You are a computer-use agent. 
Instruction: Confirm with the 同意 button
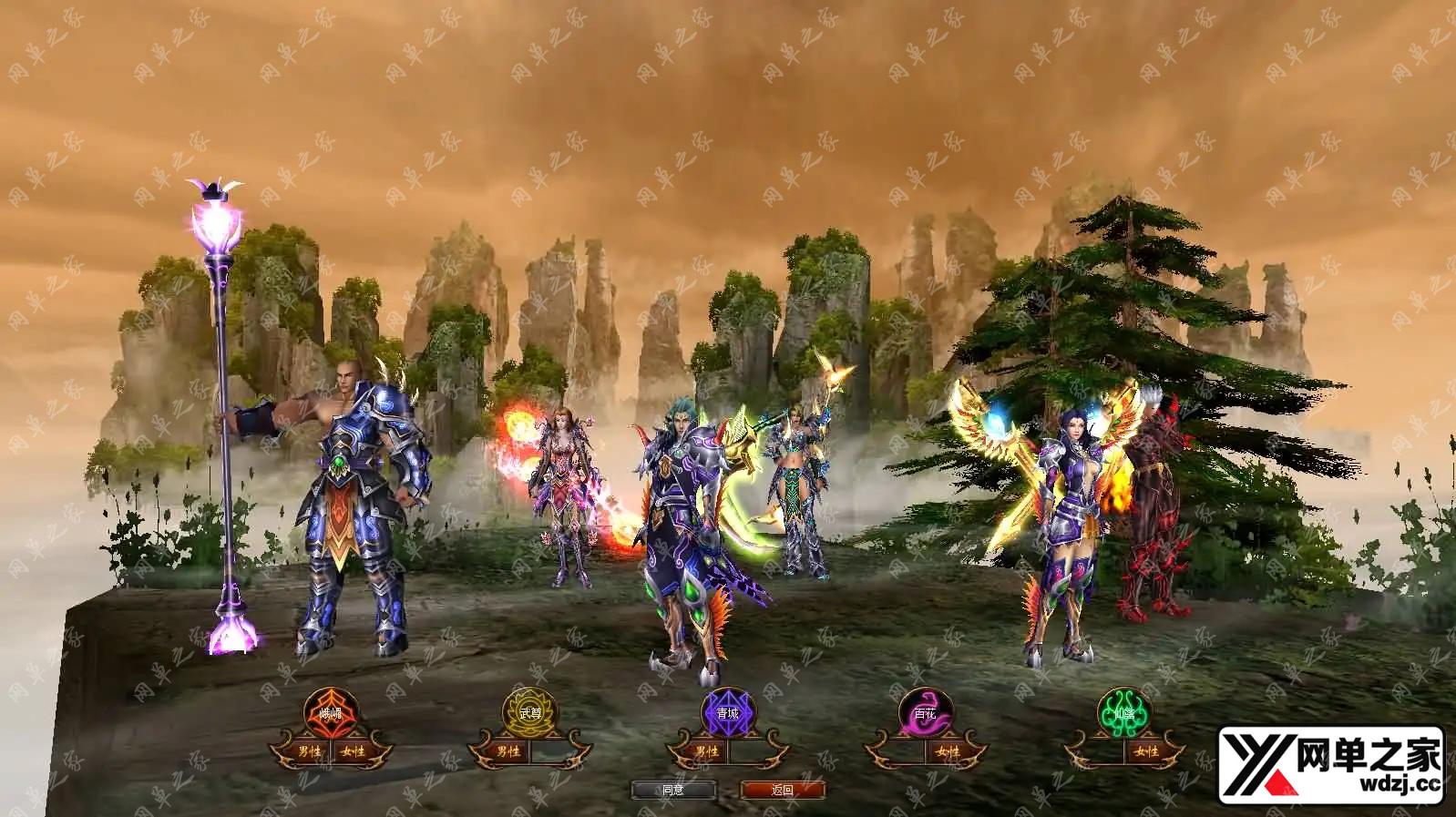tap(672, 790)
